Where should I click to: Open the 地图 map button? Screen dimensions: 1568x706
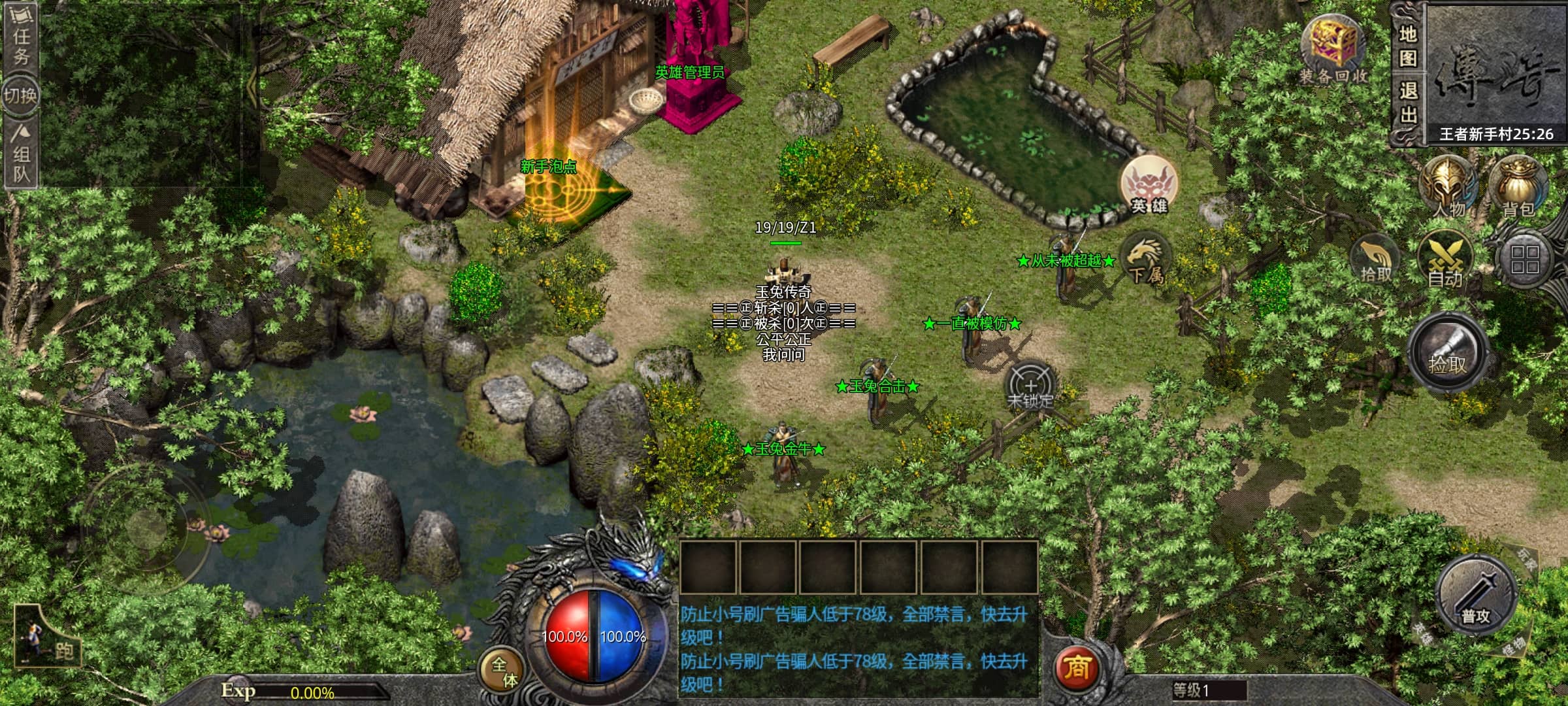pyautogui.click(x=1408, y=46)
